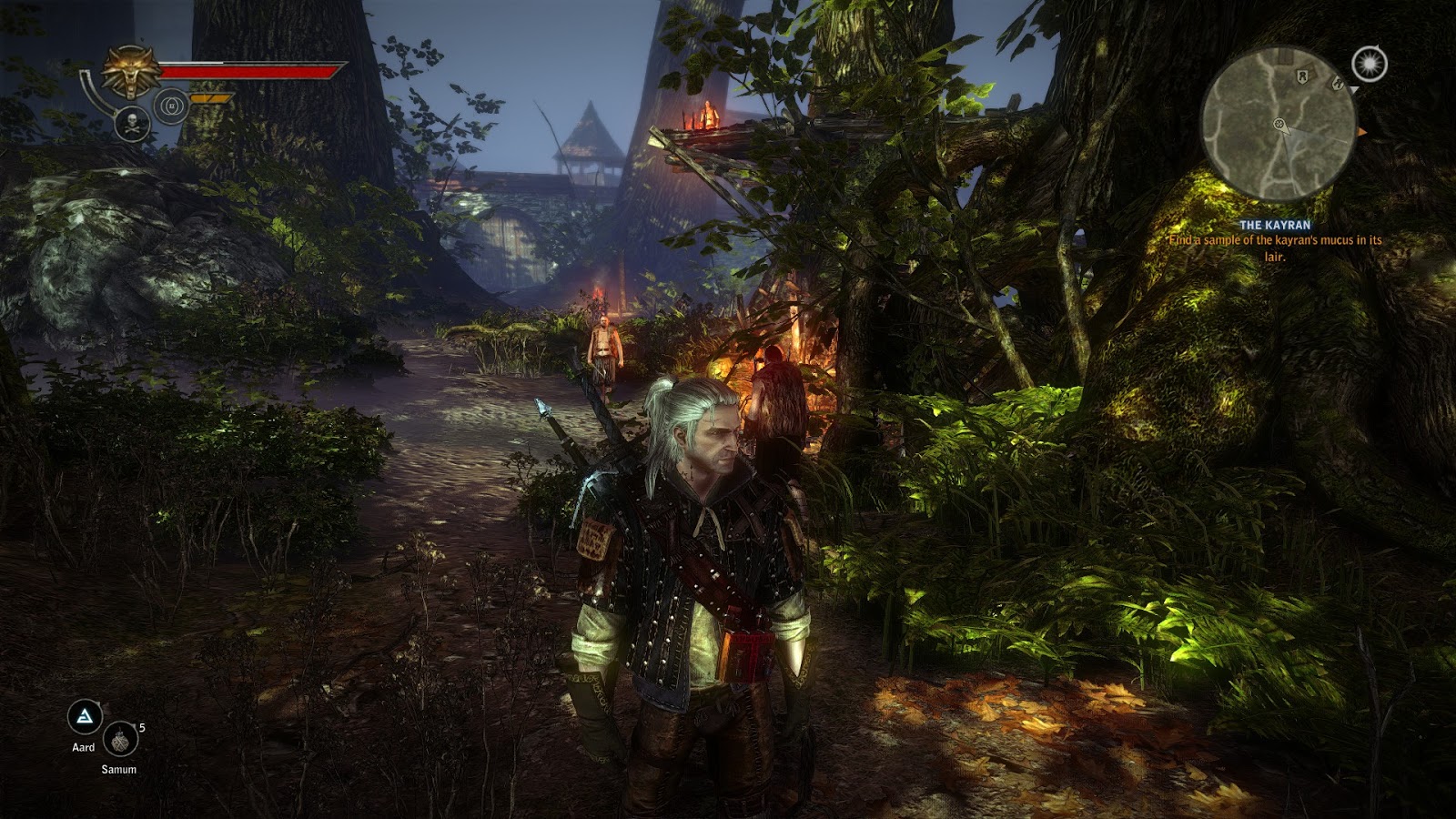
Task: Click the second shield crest on minimap edge
Action: point(1338,84)
